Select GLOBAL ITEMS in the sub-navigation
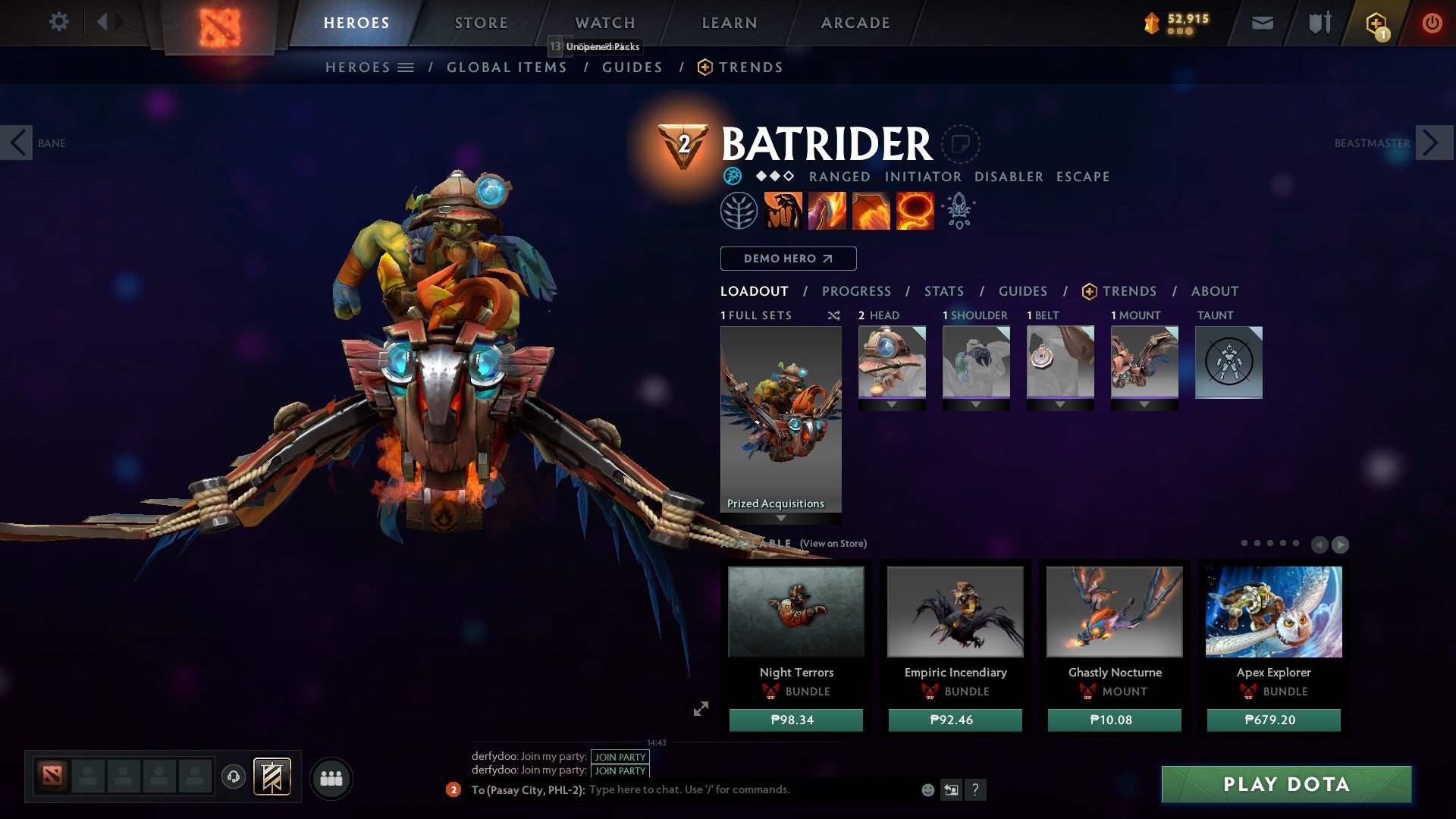This screenshot has width=1456, height=819. (507, 67)
